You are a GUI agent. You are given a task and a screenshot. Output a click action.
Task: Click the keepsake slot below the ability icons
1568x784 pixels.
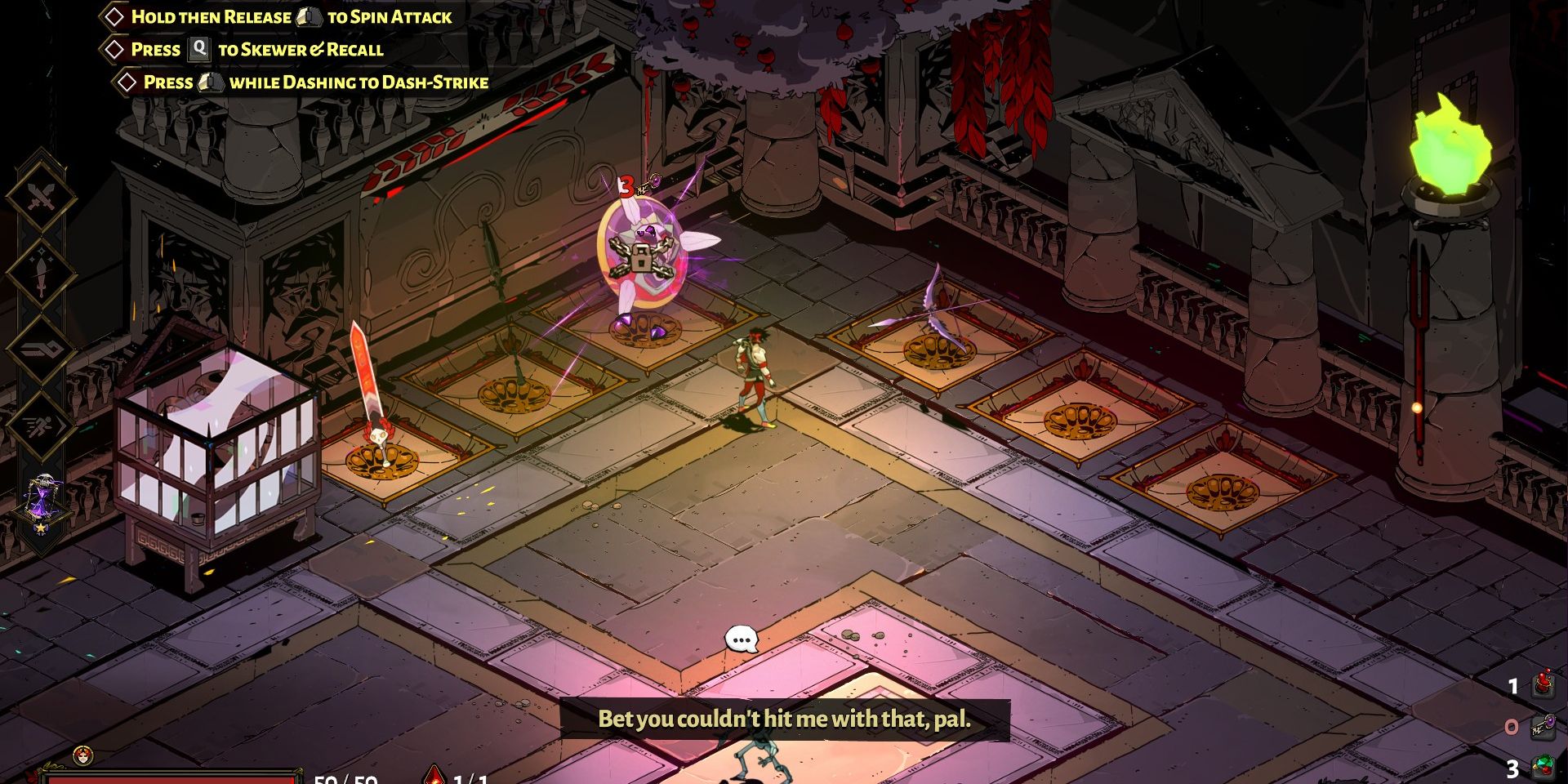click(x=42, y=494)
